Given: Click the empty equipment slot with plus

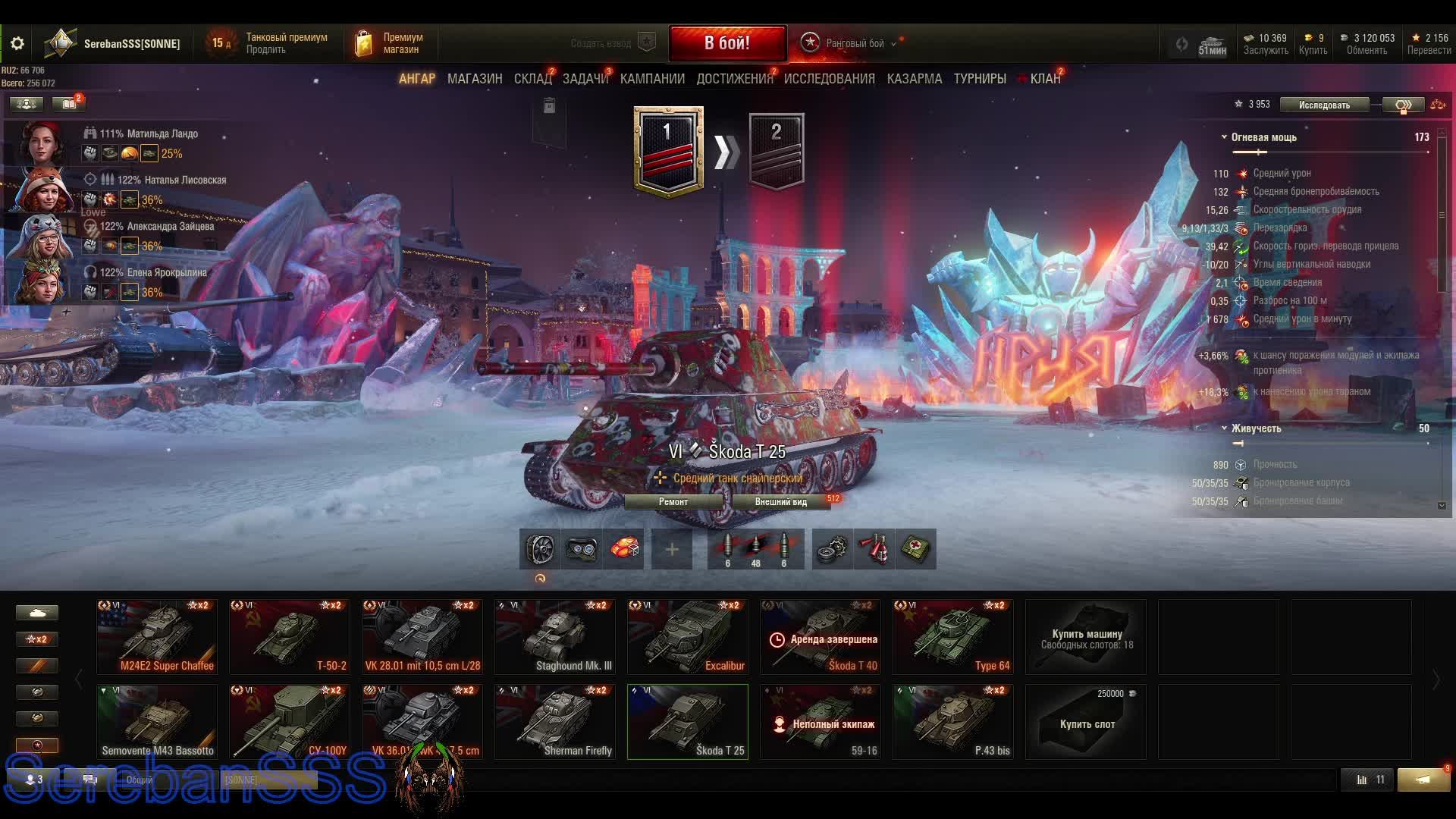Looking at the screenshot, I should point(671,549).
